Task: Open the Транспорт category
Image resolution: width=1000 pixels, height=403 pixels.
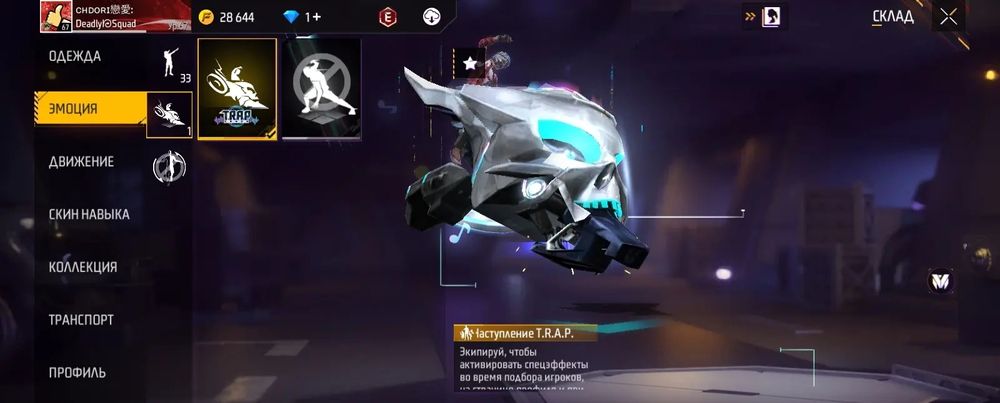Action: [x=81, y=320]
